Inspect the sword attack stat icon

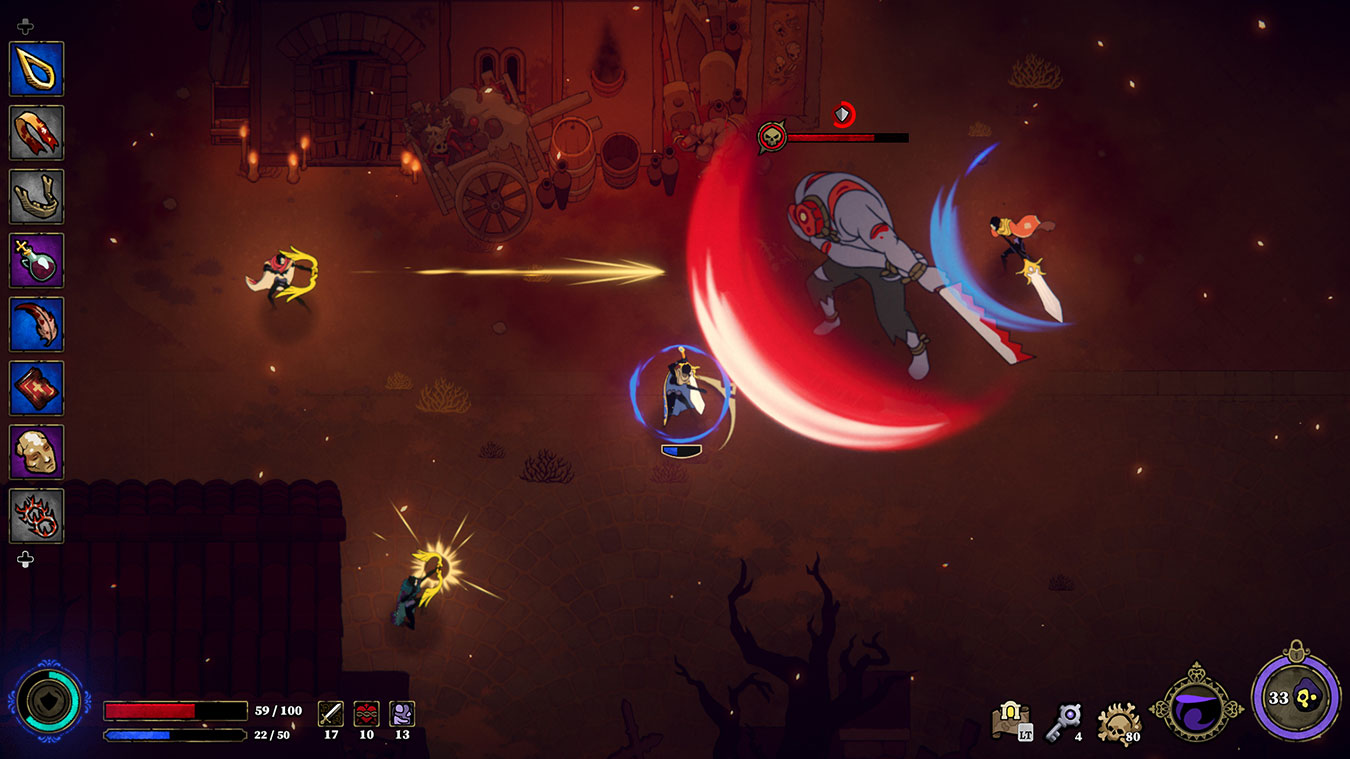pos(331,713)
